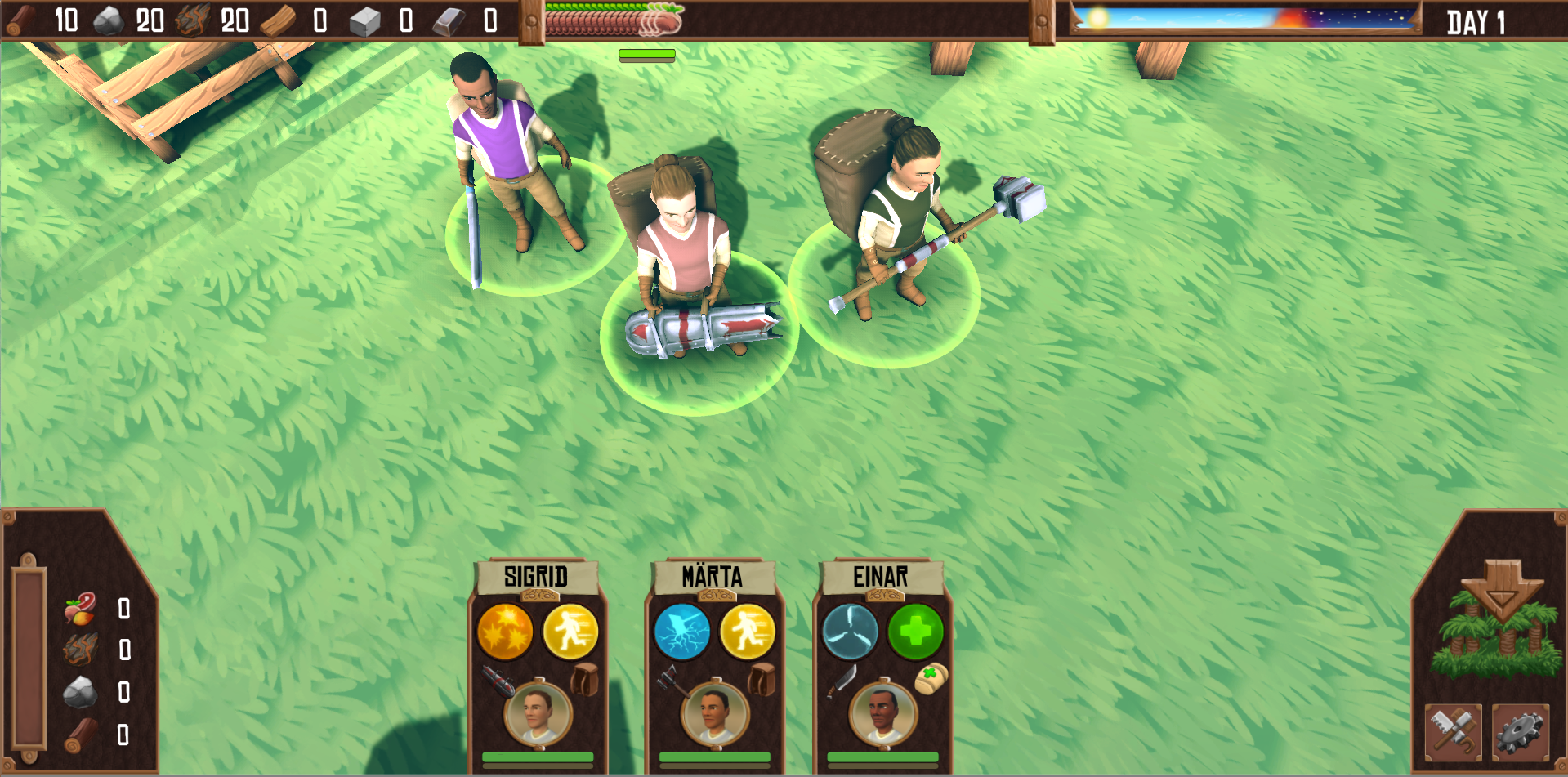Screen dimensions: 1568x777
Task: Open settings with the gear button
Action: coord(1520,732)
